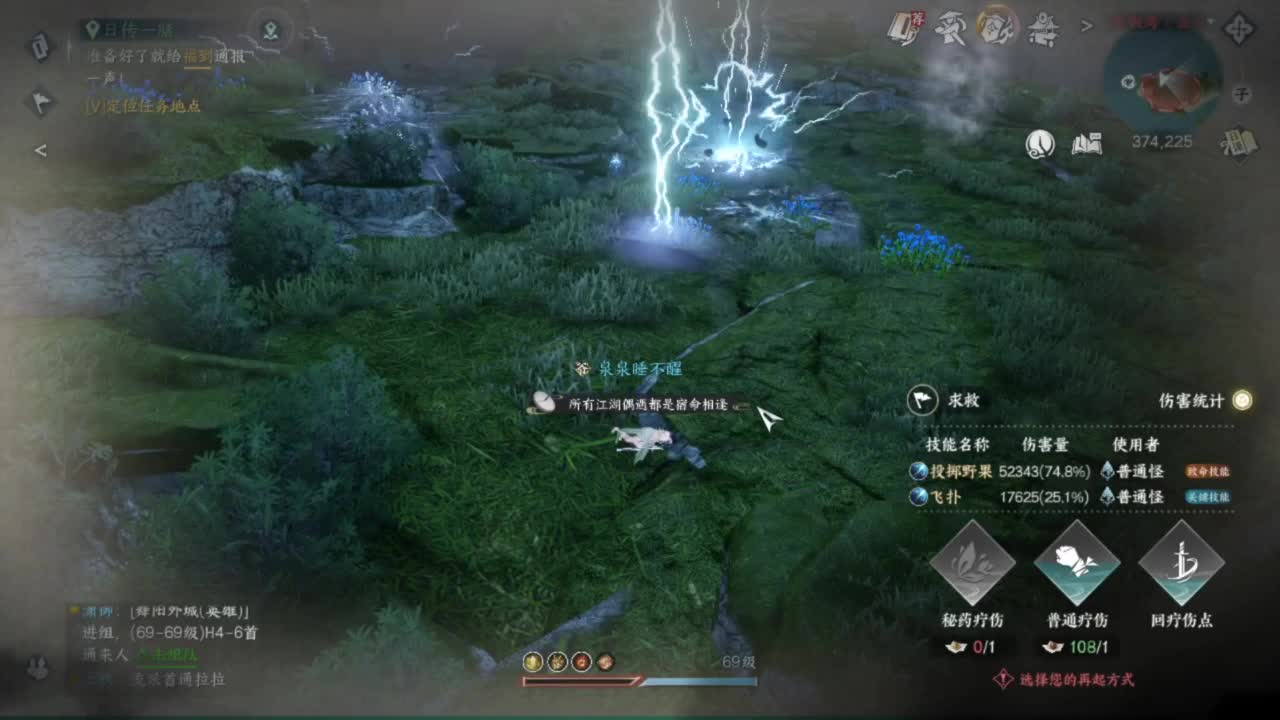Open the clock-shaped timed events icon below minimap
Viewport: 1280px width, 720px height.
pos(1040,144)
